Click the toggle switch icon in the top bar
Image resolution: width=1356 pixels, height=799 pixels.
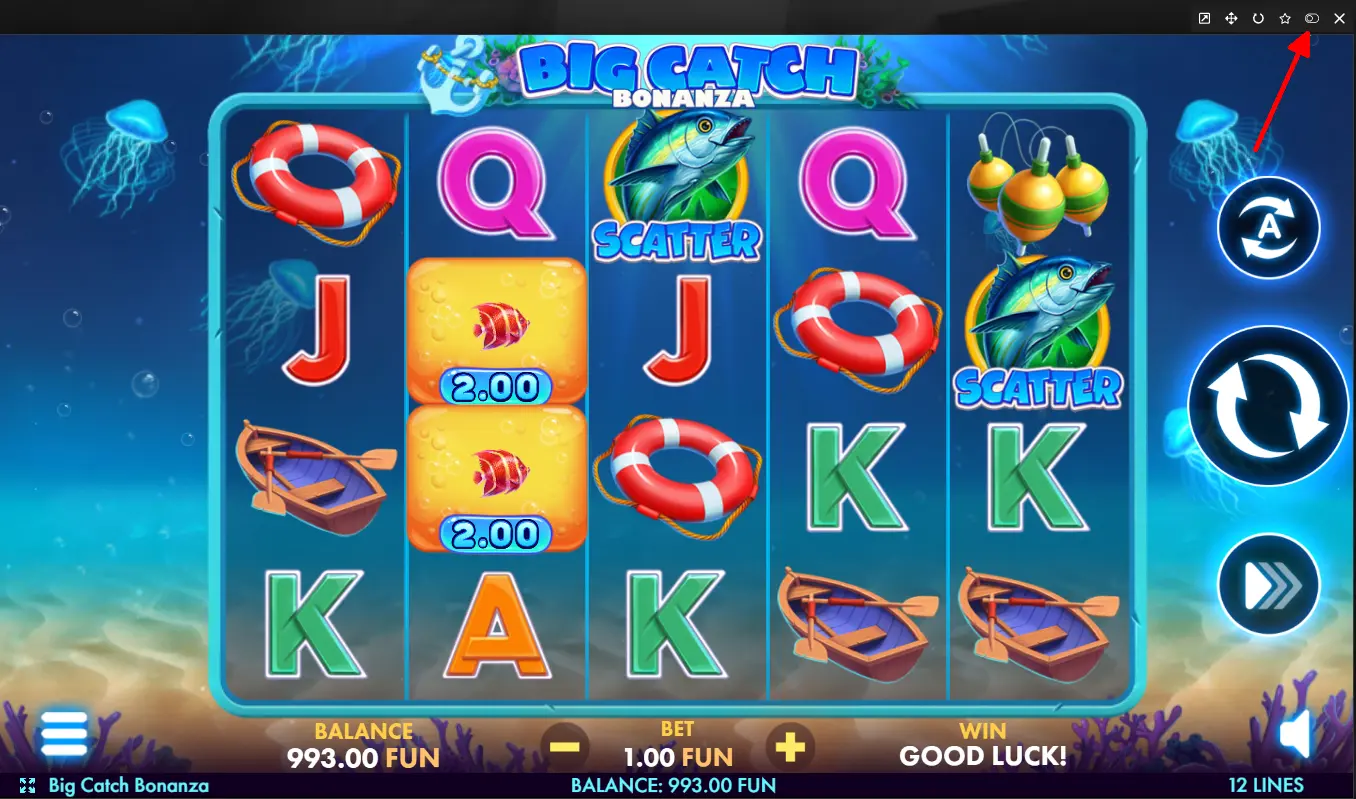pos(1312,18)
